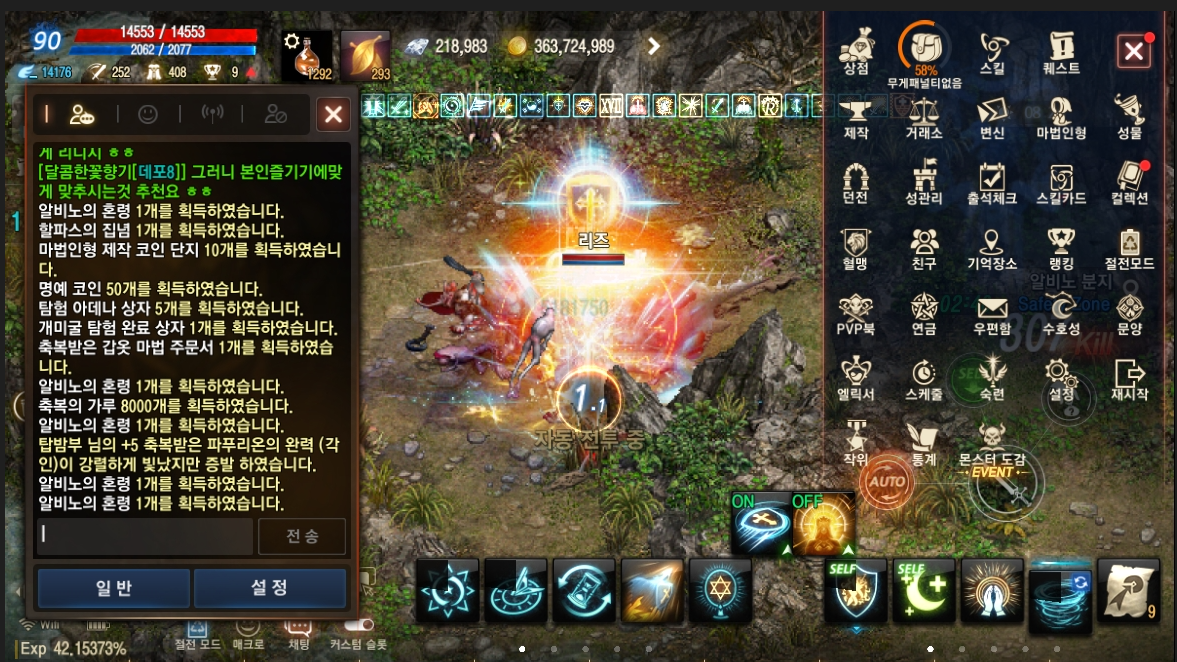Image resolution: width=1177 pixels, height=662 pixels.
Task: Send the chat message with 전송
Action: point(302,536)
